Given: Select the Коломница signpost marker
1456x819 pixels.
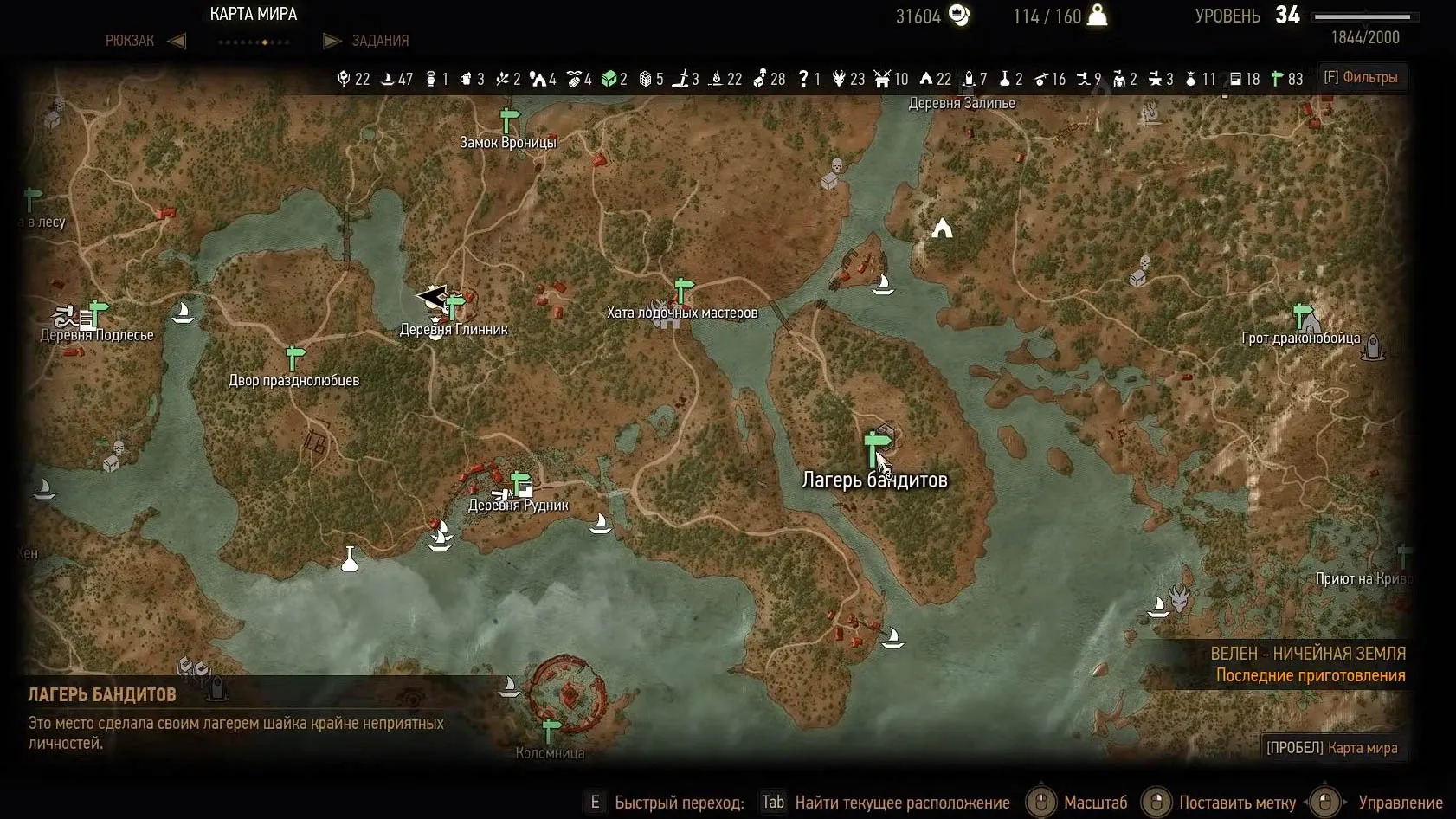Looking at the screenshot, I should 551,730.
